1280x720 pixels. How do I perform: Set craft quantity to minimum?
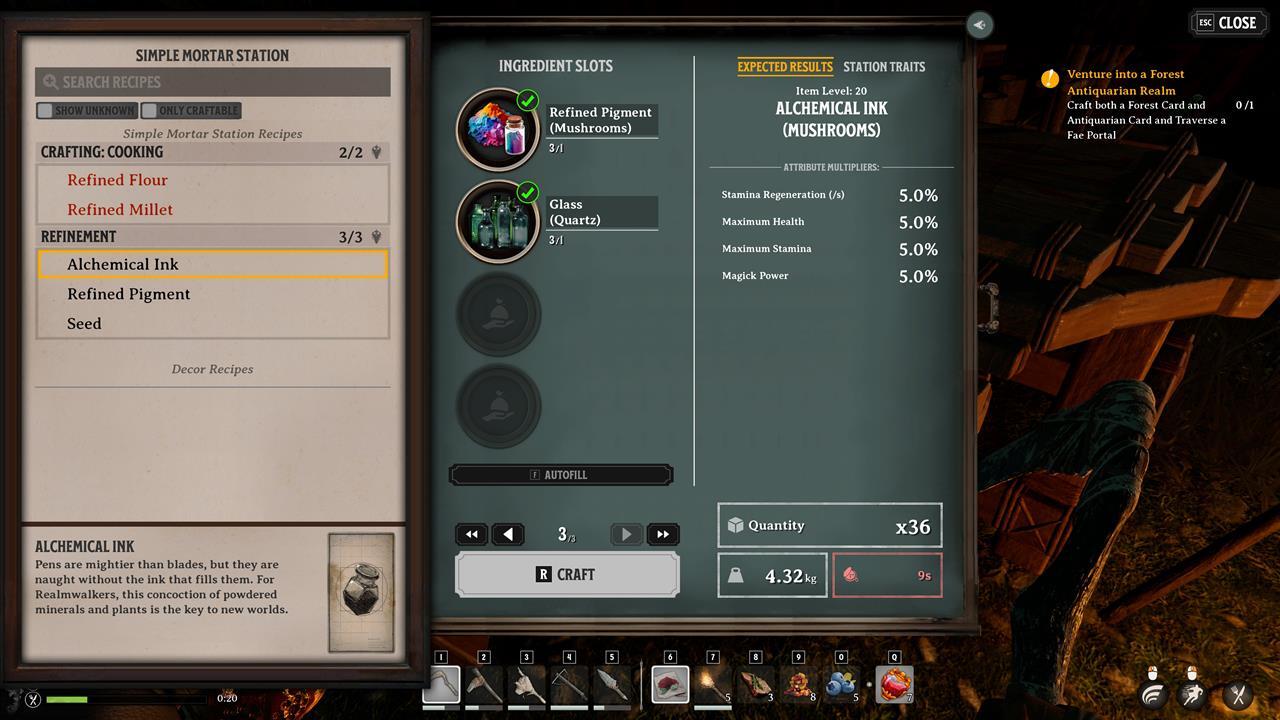(471, 535)
